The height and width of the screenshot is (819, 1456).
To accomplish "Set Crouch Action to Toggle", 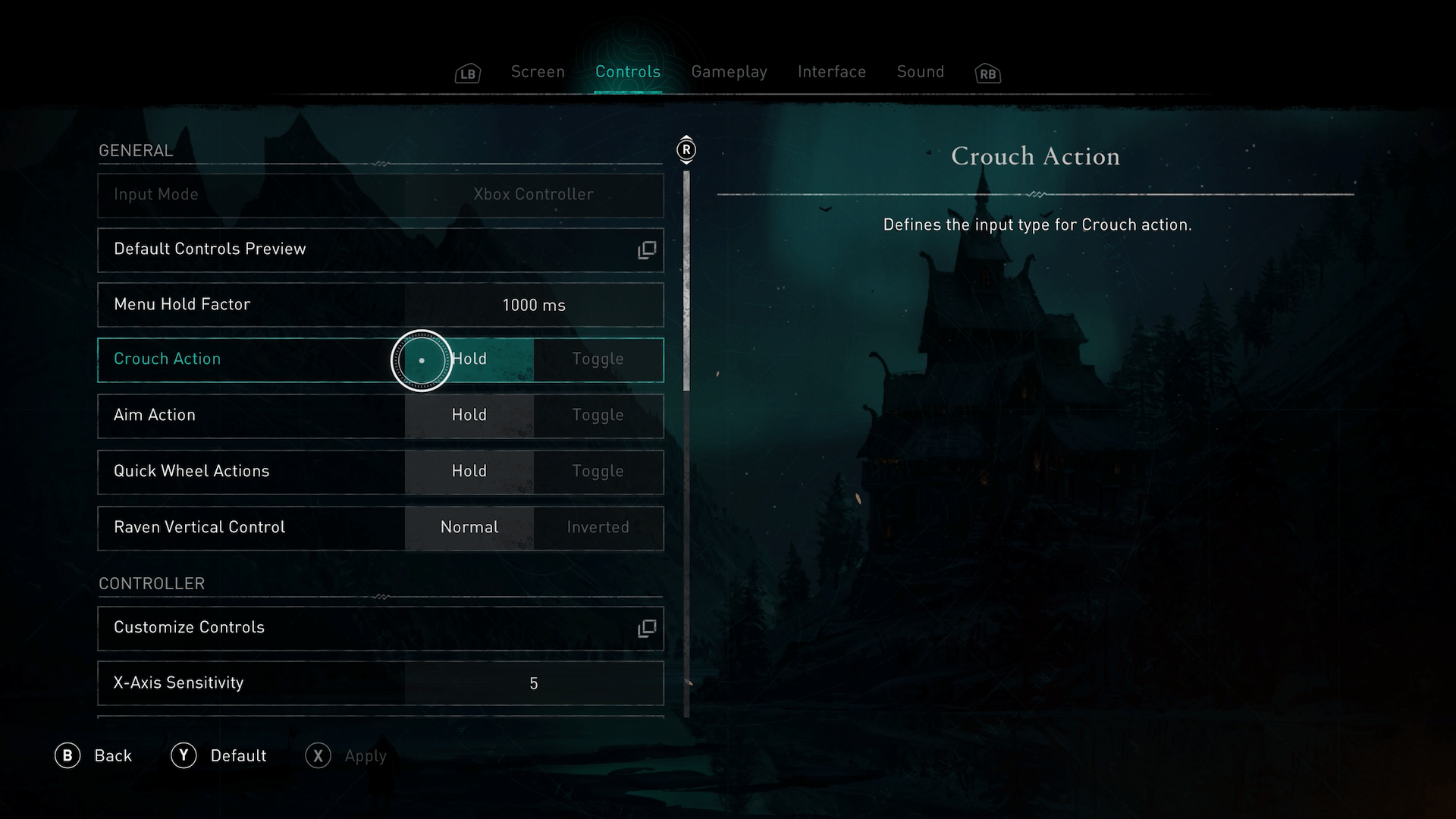I will pos(598,359).
